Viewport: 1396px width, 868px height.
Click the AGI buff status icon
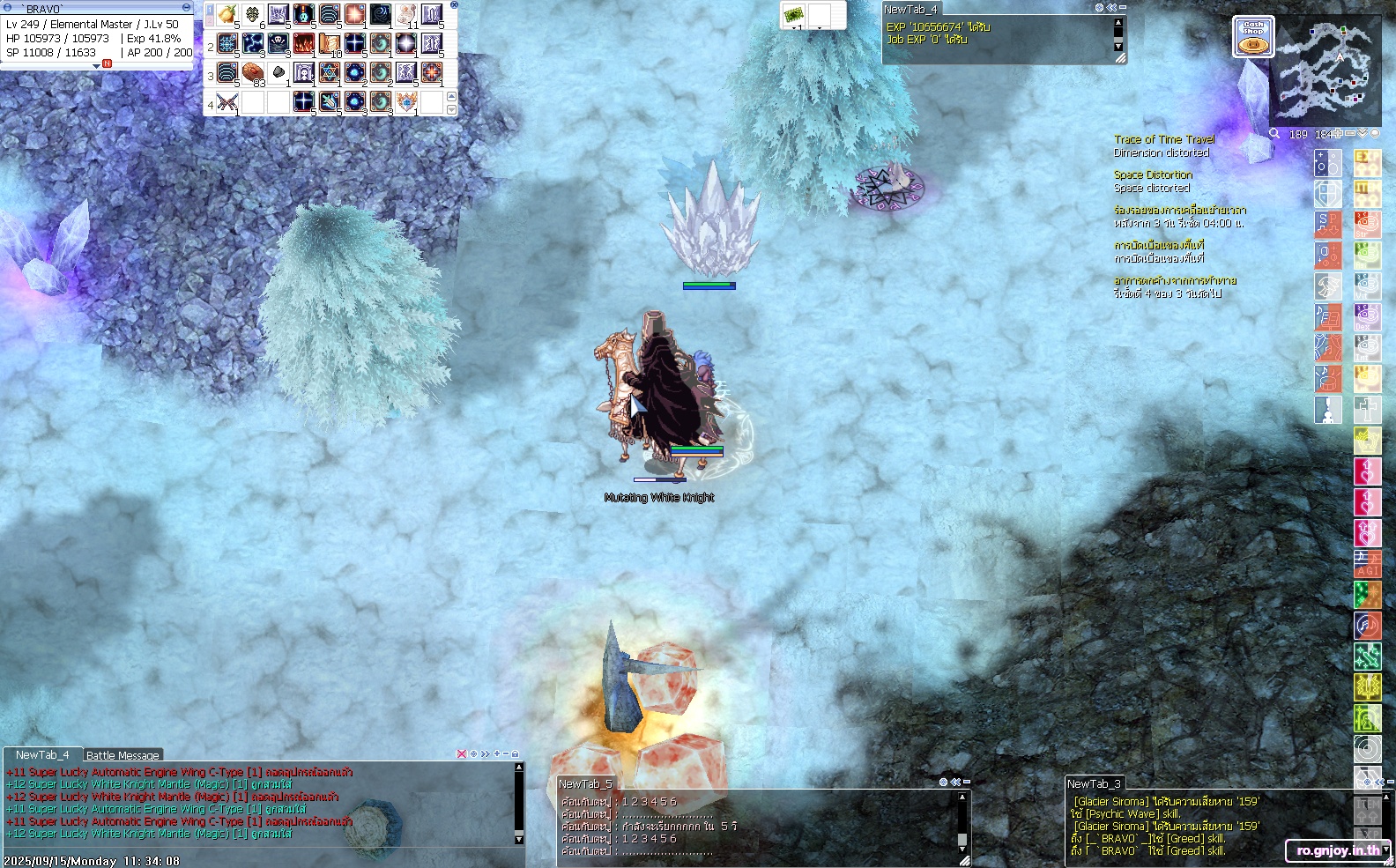click(x=1367, y=564)
